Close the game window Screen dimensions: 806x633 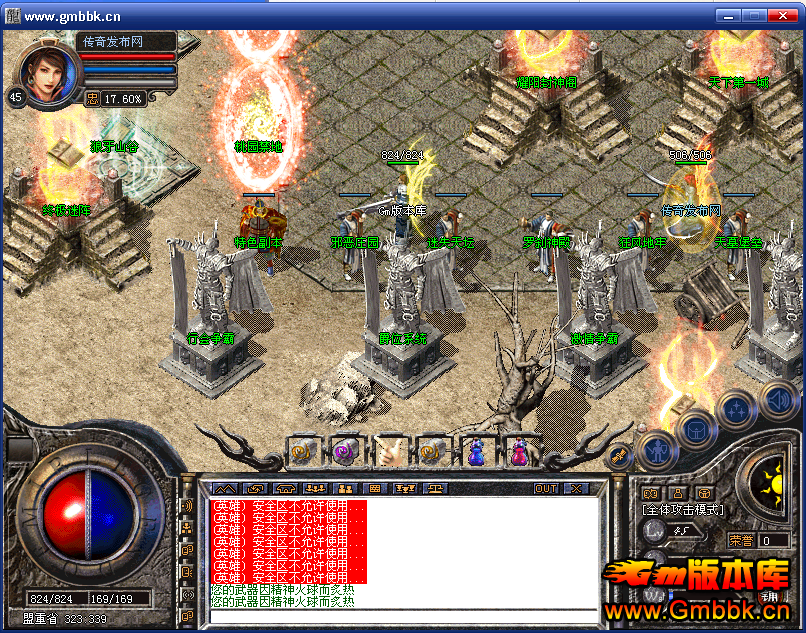(x=785, y=15)
